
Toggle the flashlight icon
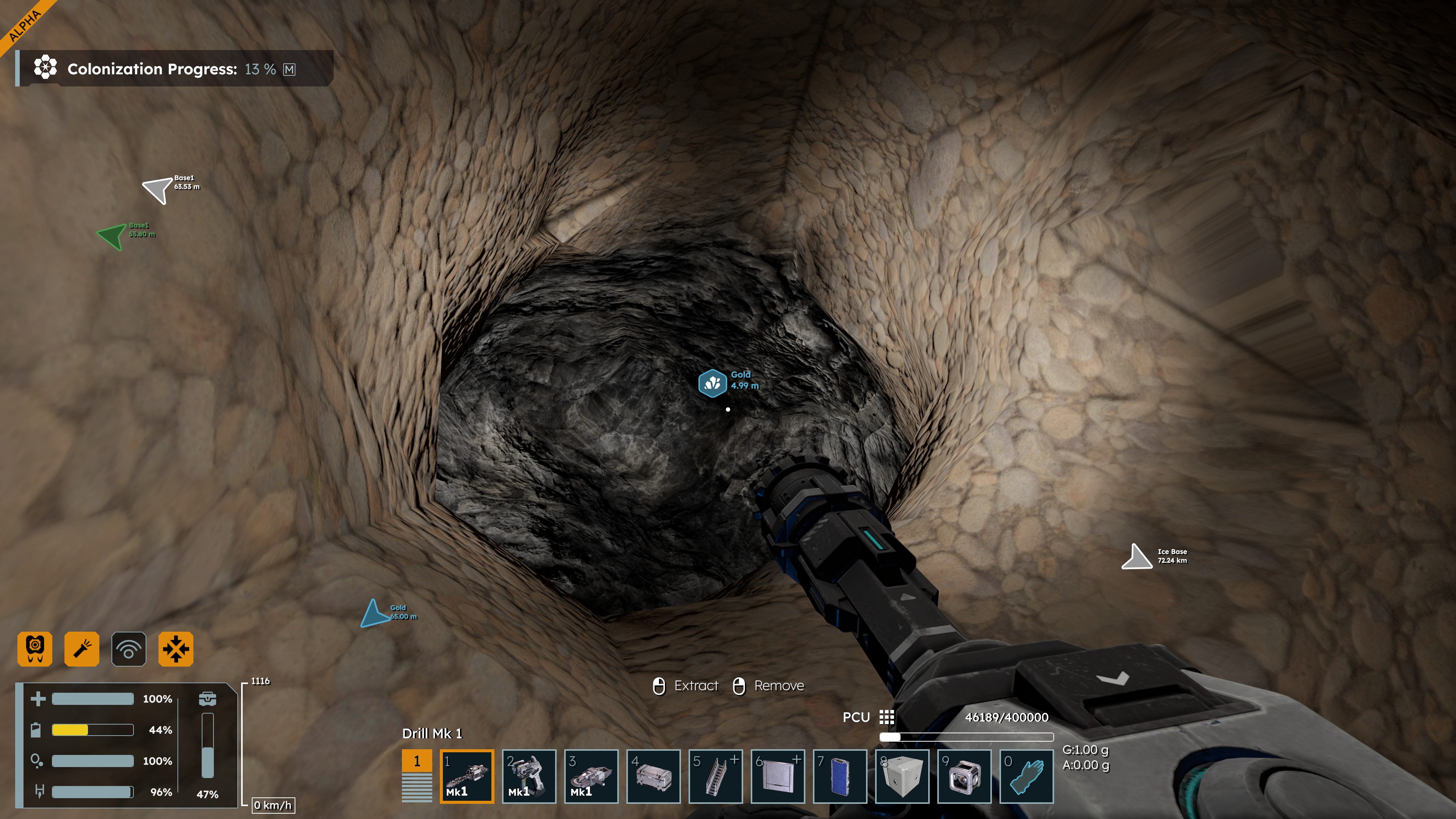click(82, 649)
